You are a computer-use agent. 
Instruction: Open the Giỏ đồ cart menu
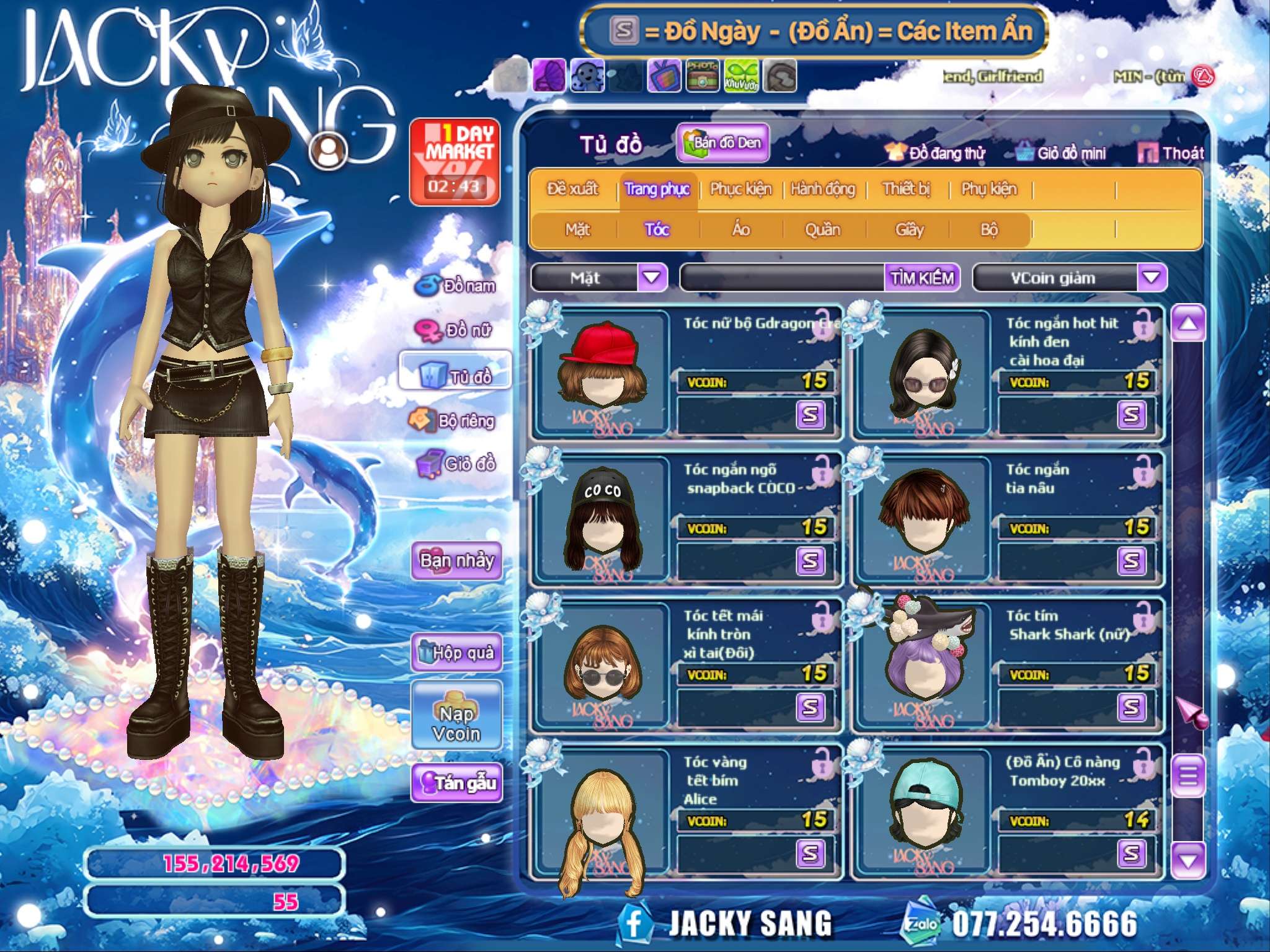[x=458, y=464]
